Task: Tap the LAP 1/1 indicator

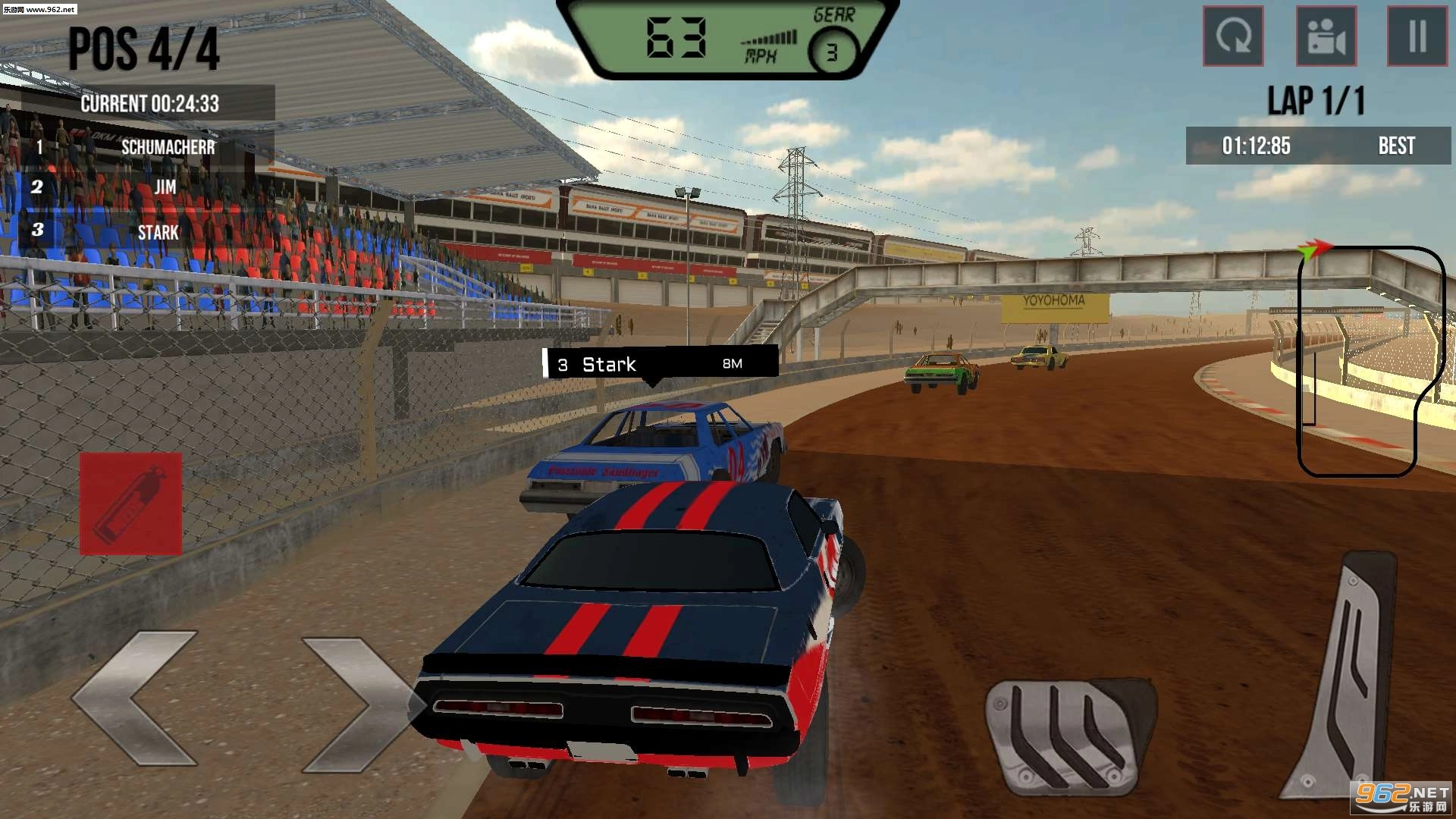Action: [1316, 99]
